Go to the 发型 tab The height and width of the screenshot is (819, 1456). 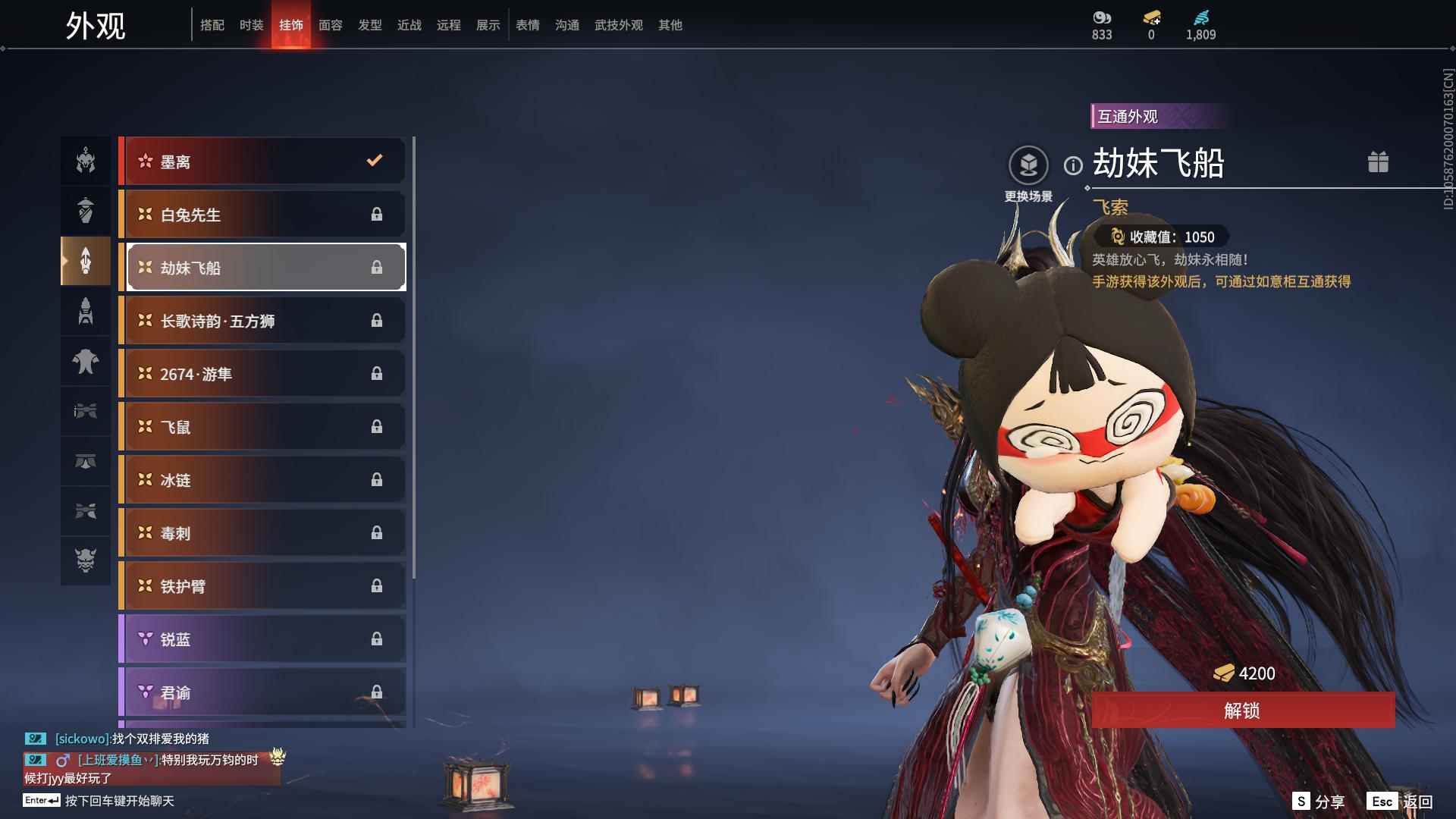tap(369, 25)
